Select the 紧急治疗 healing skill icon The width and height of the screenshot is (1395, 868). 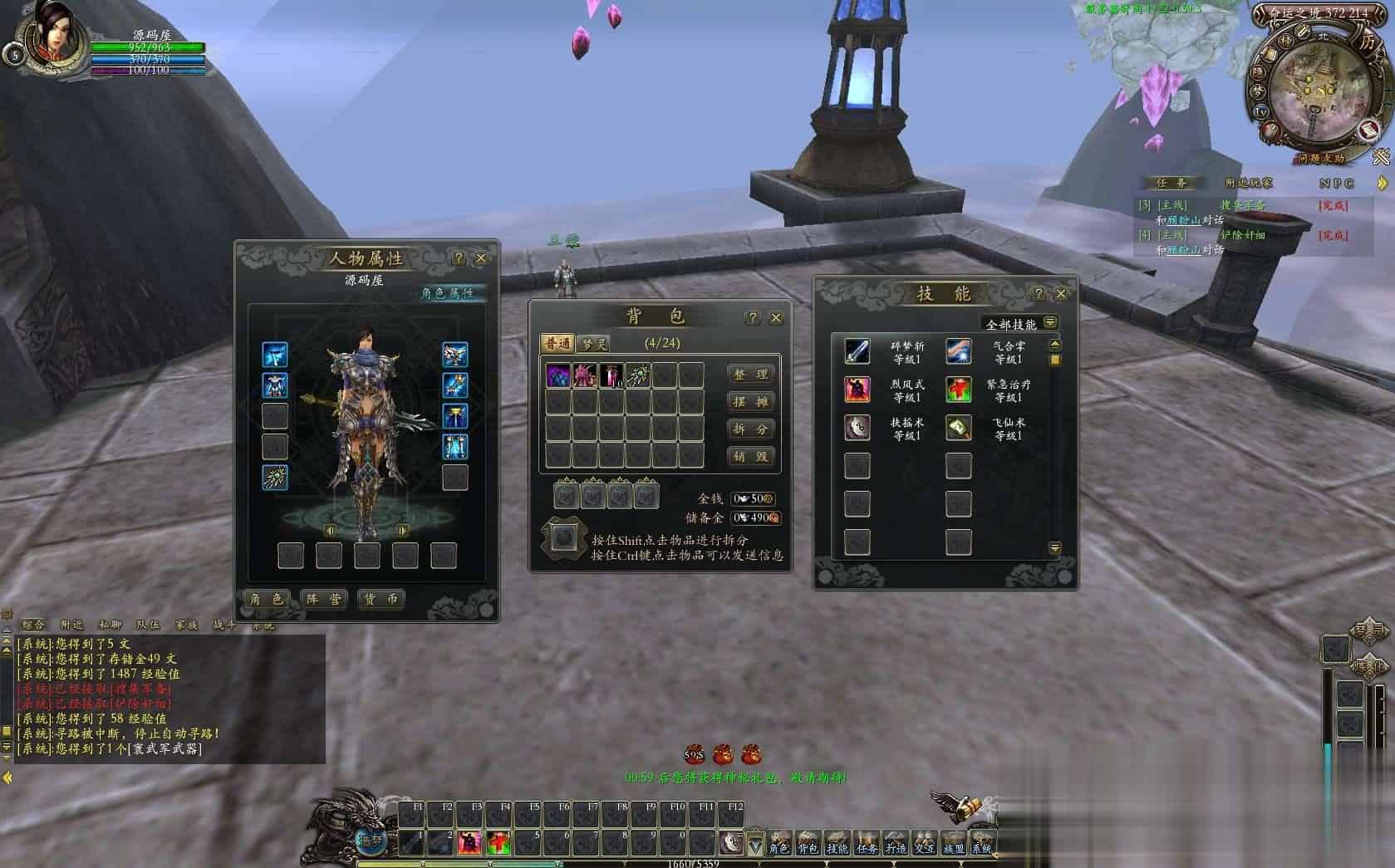pyautogui.click(x=958, y=390)
